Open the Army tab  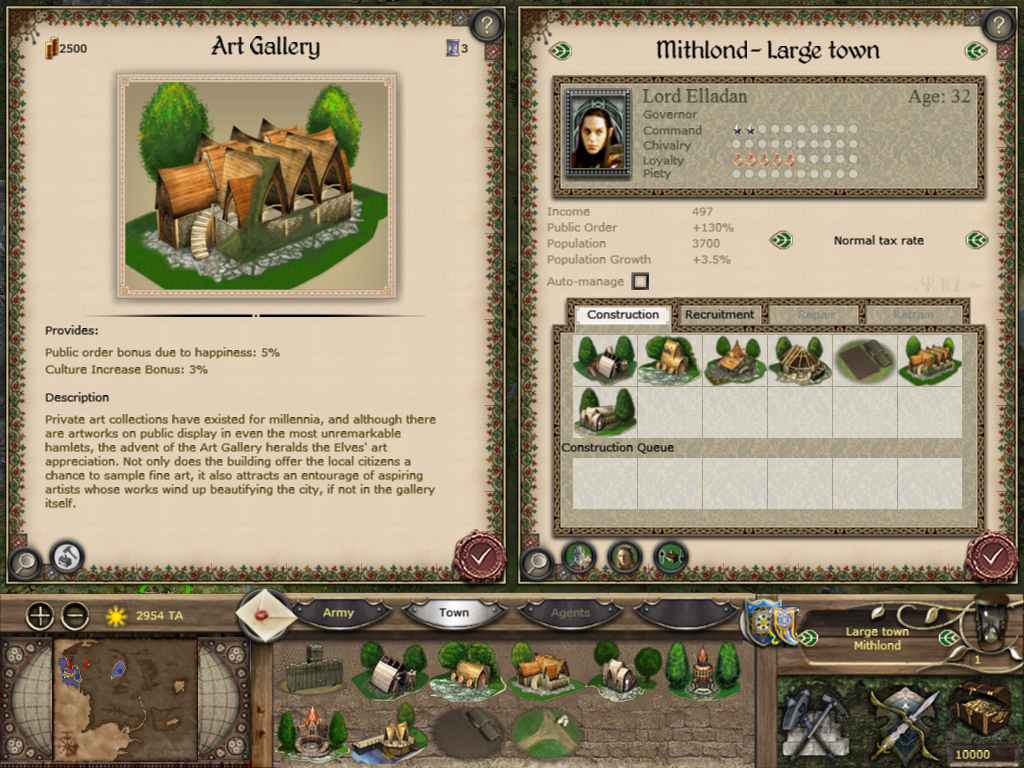[338, 612]
